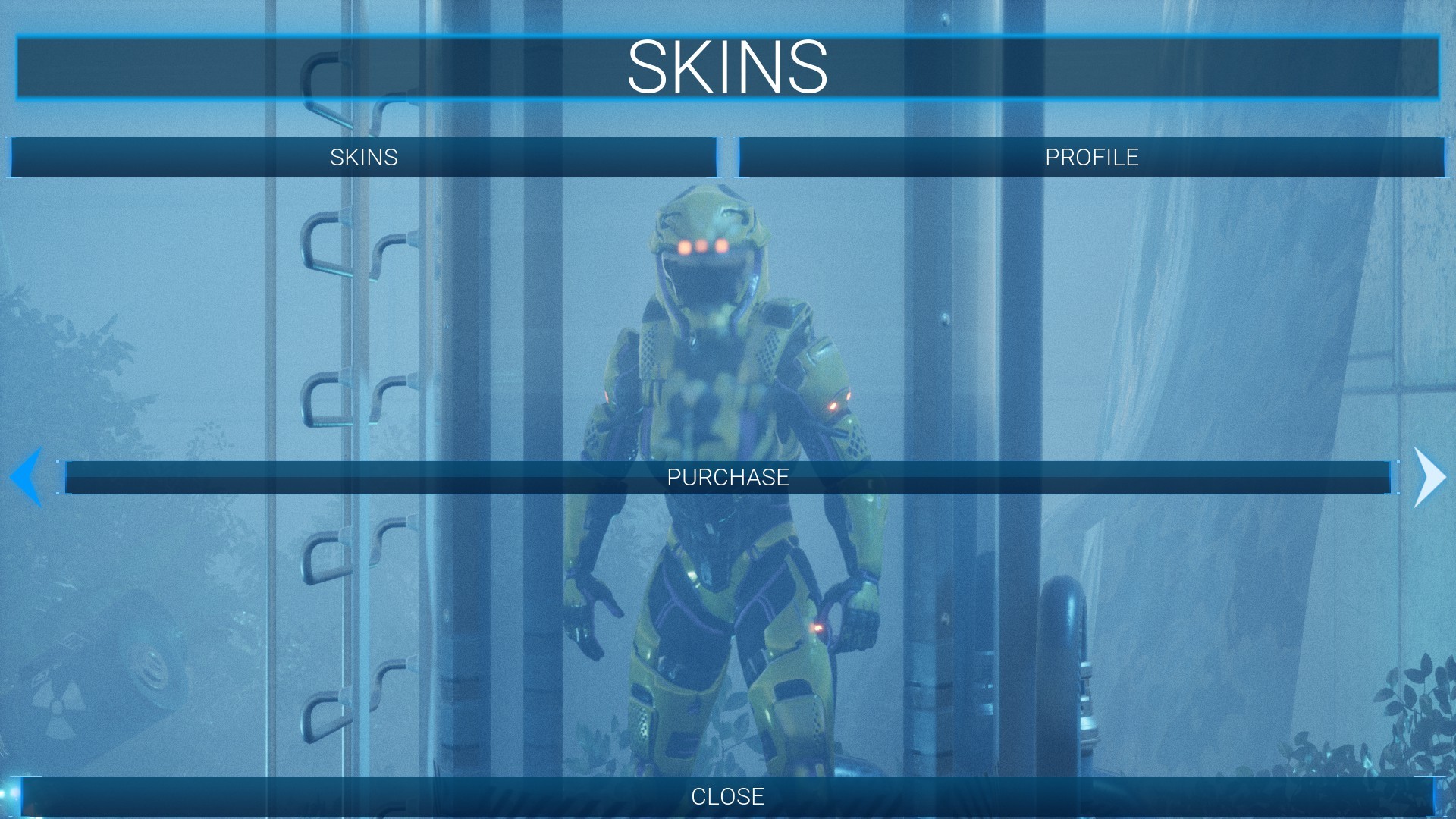Viewport: 1456px width, 819px height.
Task: Select the PROFILE section header
Action: 1092,158
